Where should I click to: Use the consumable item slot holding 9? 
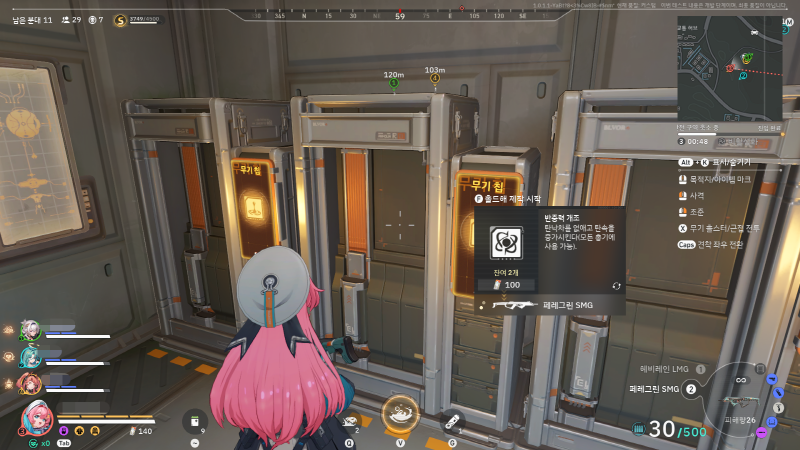pyautogui.click(x=194, y=420)
